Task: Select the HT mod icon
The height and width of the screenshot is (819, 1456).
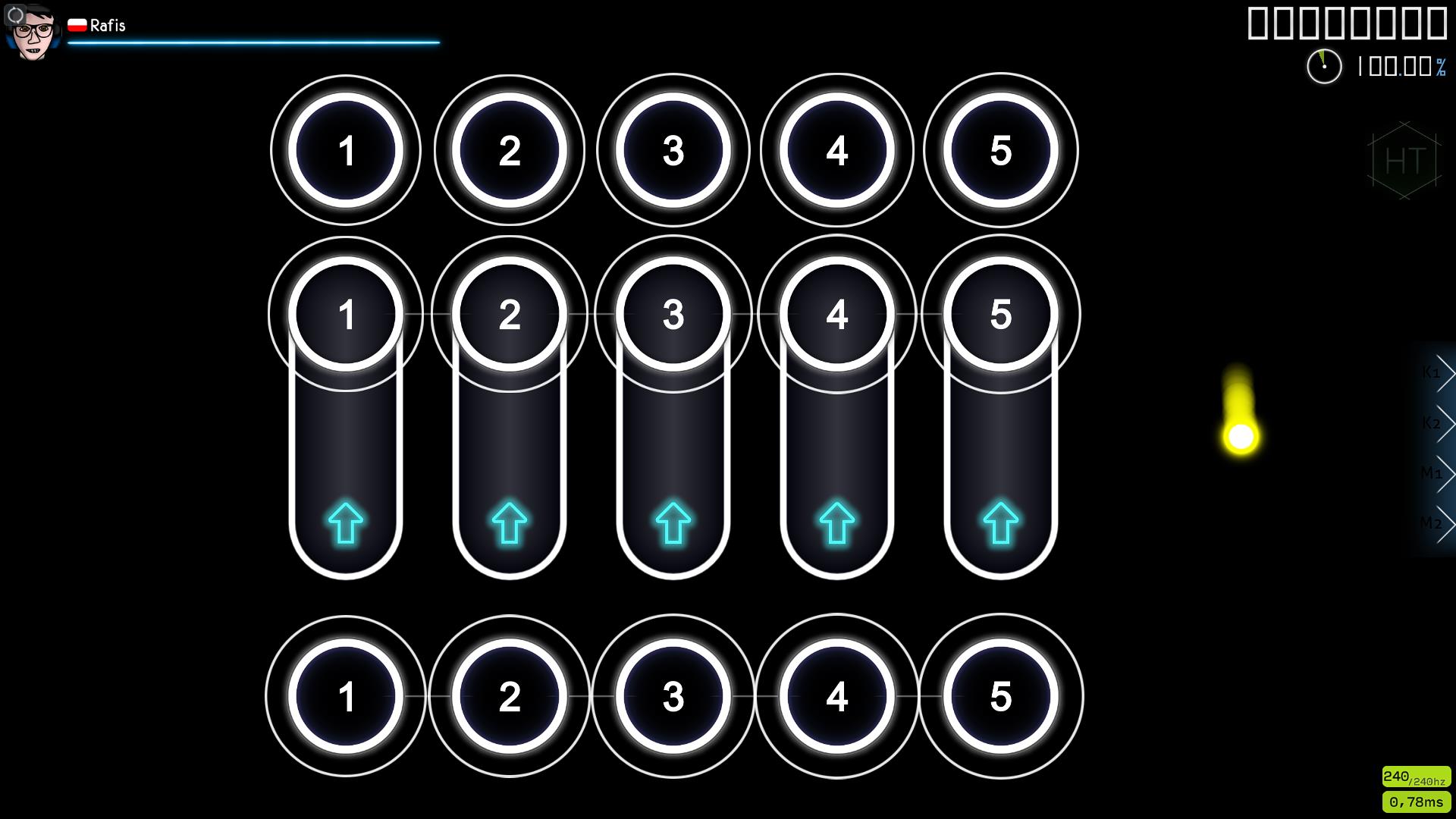Action: (x=1404, y=161)
